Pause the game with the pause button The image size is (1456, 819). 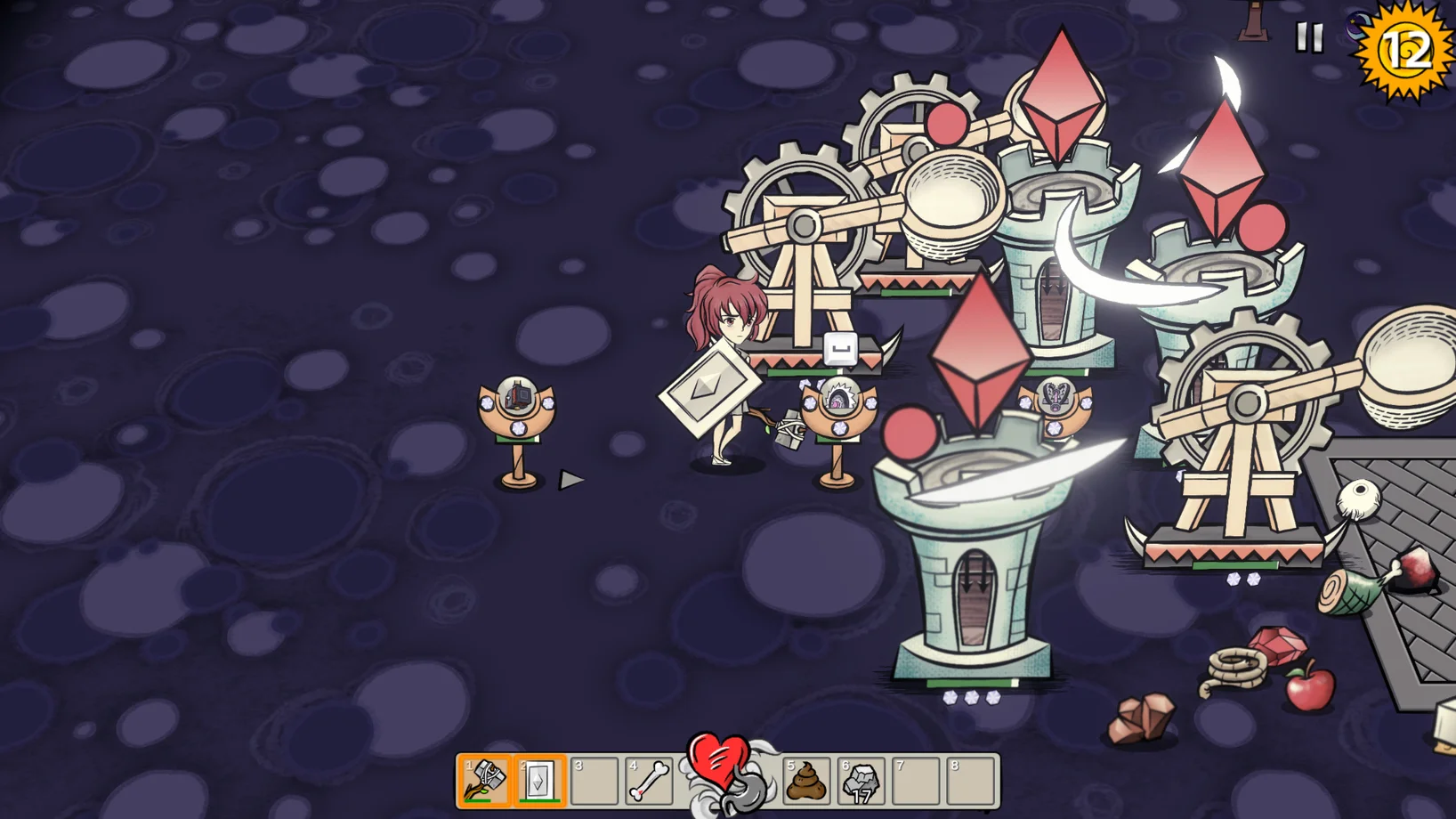tap(1308, 37)
